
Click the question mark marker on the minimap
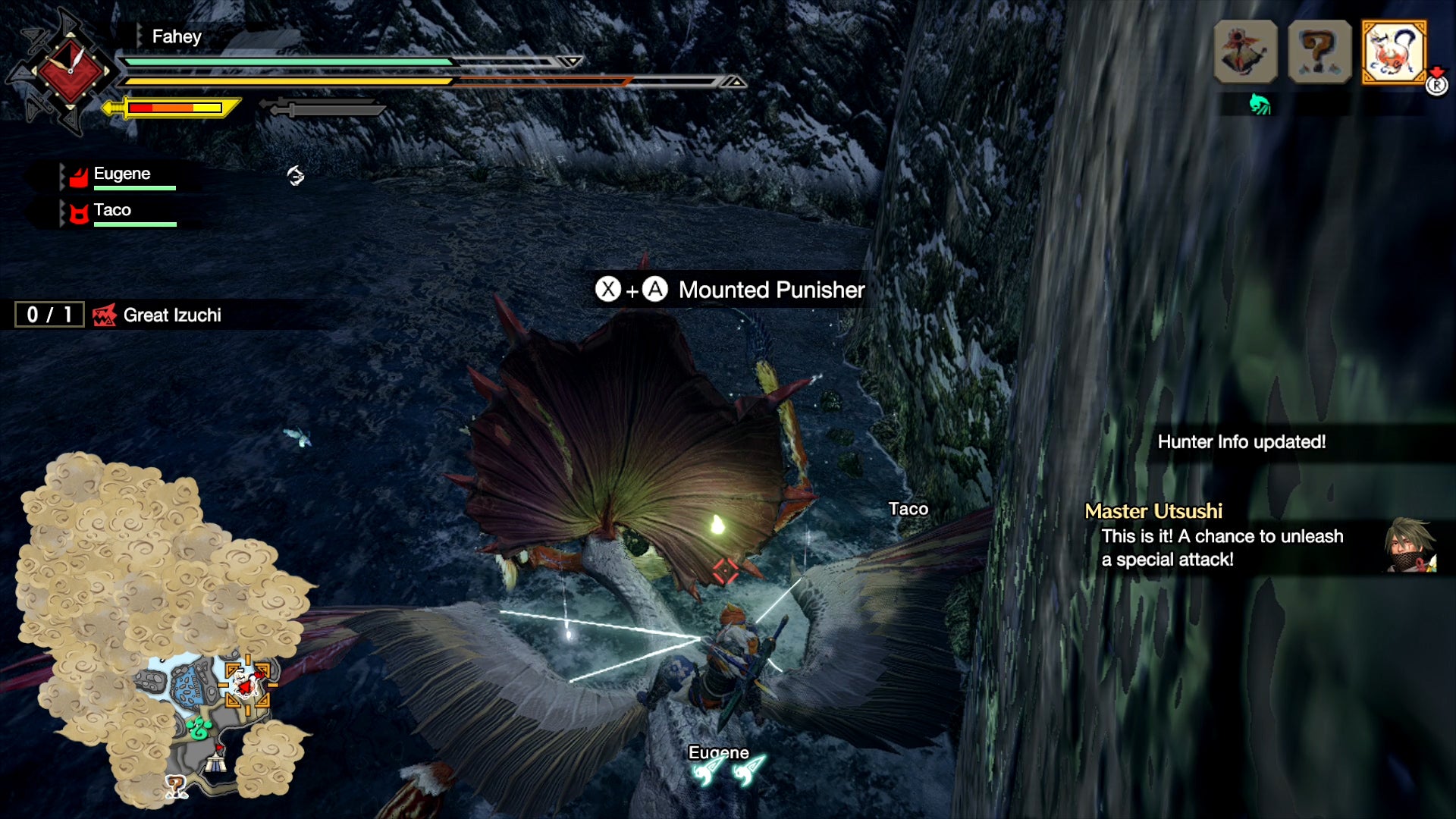(x=176, y=787)
